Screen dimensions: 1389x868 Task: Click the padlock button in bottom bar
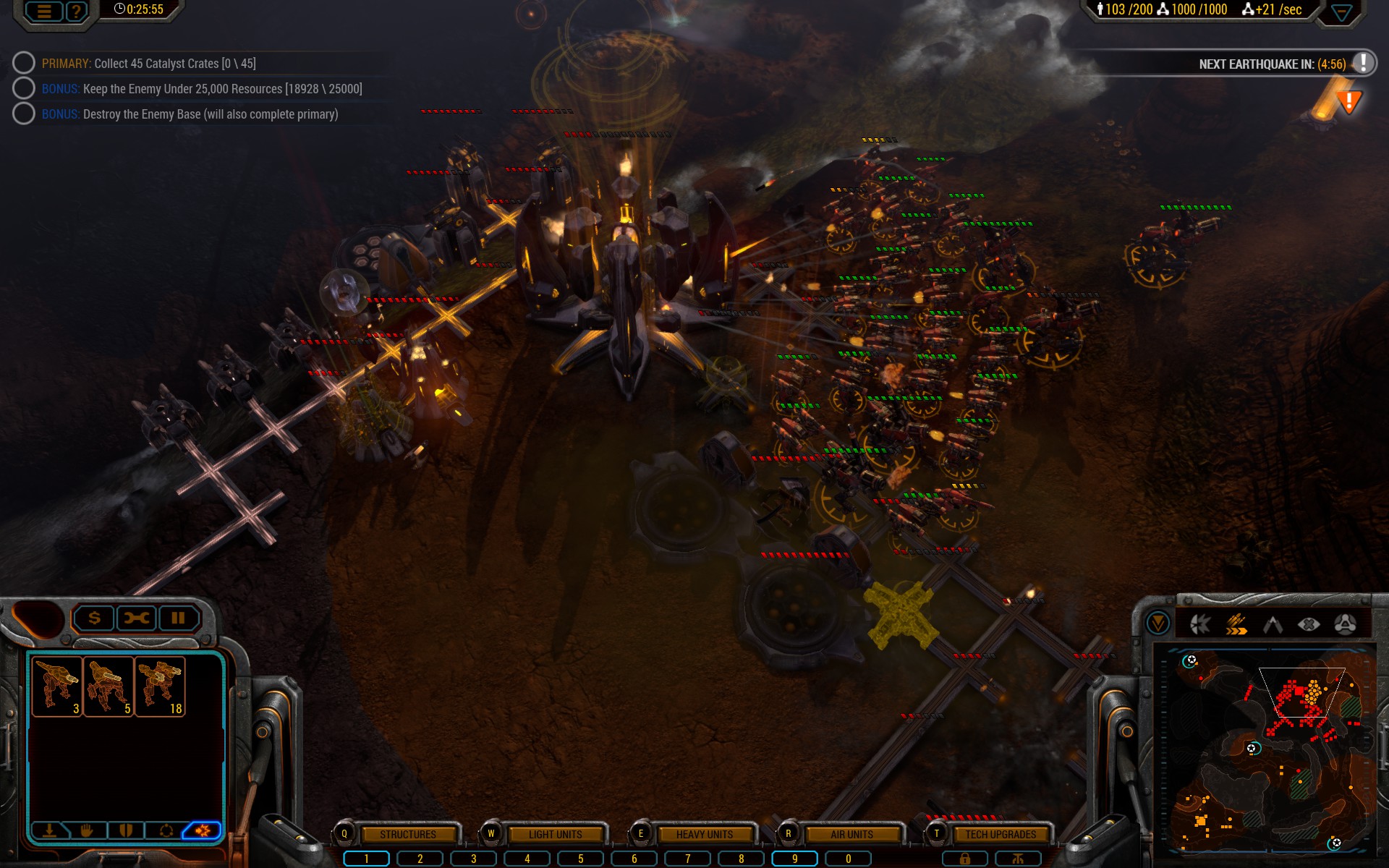pyautogui.click(x=964, y=859)
